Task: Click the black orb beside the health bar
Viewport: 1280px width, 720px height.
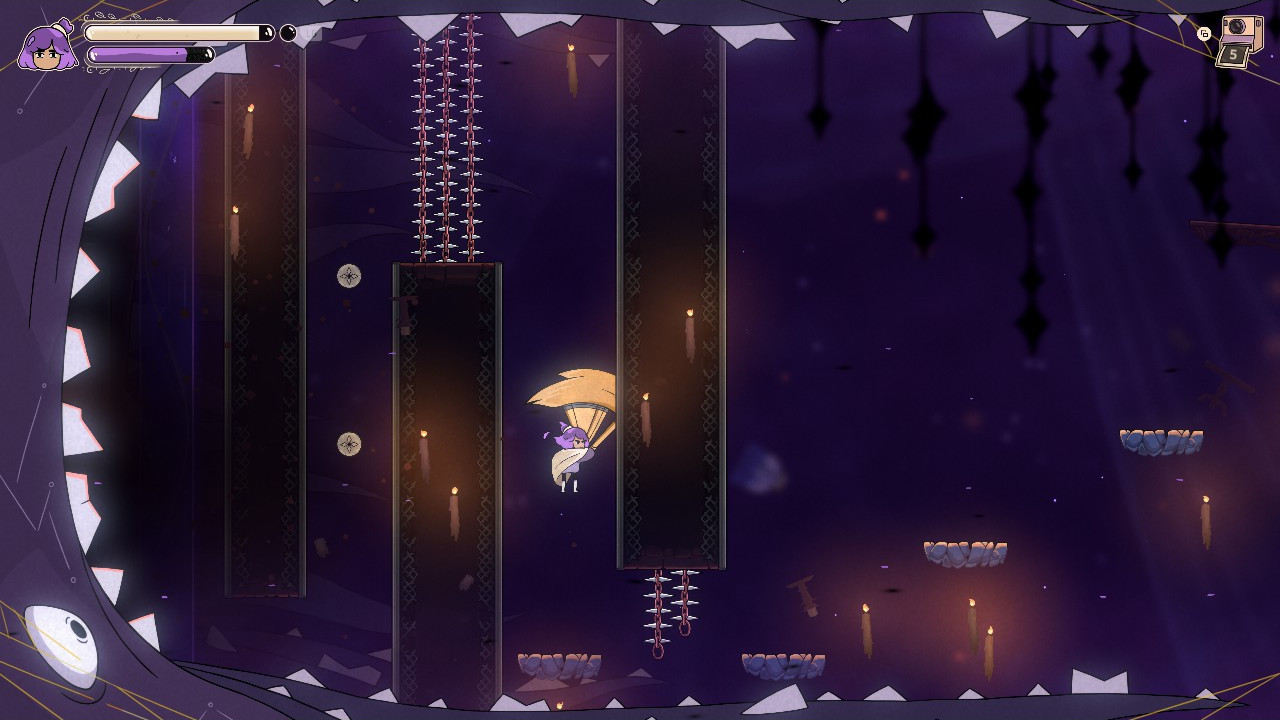Action: click(x=286, y=33)
